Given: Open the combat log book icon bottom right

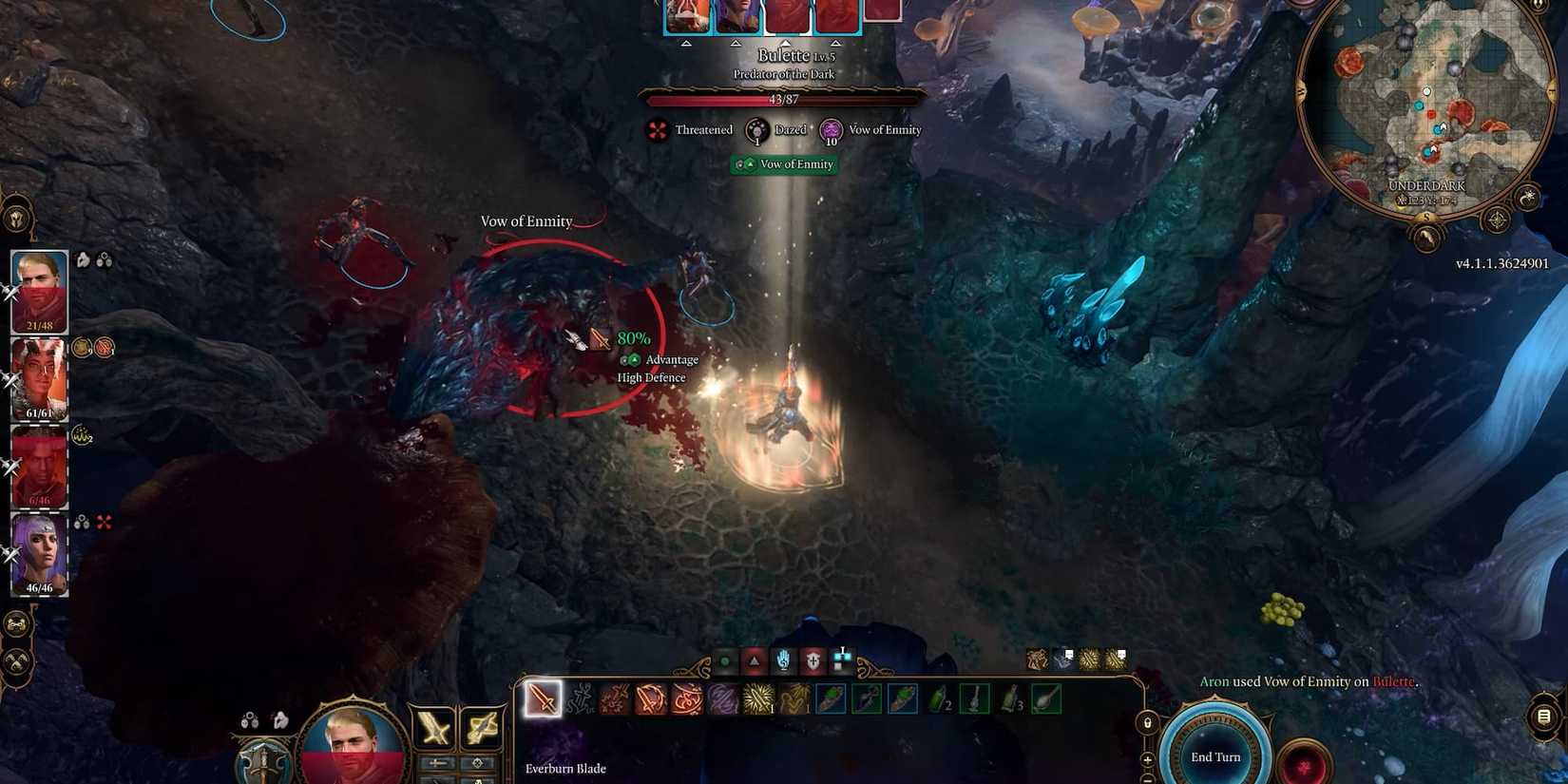Looking at the screenshot, I should pyautogui.click(x=1542, y=716).
